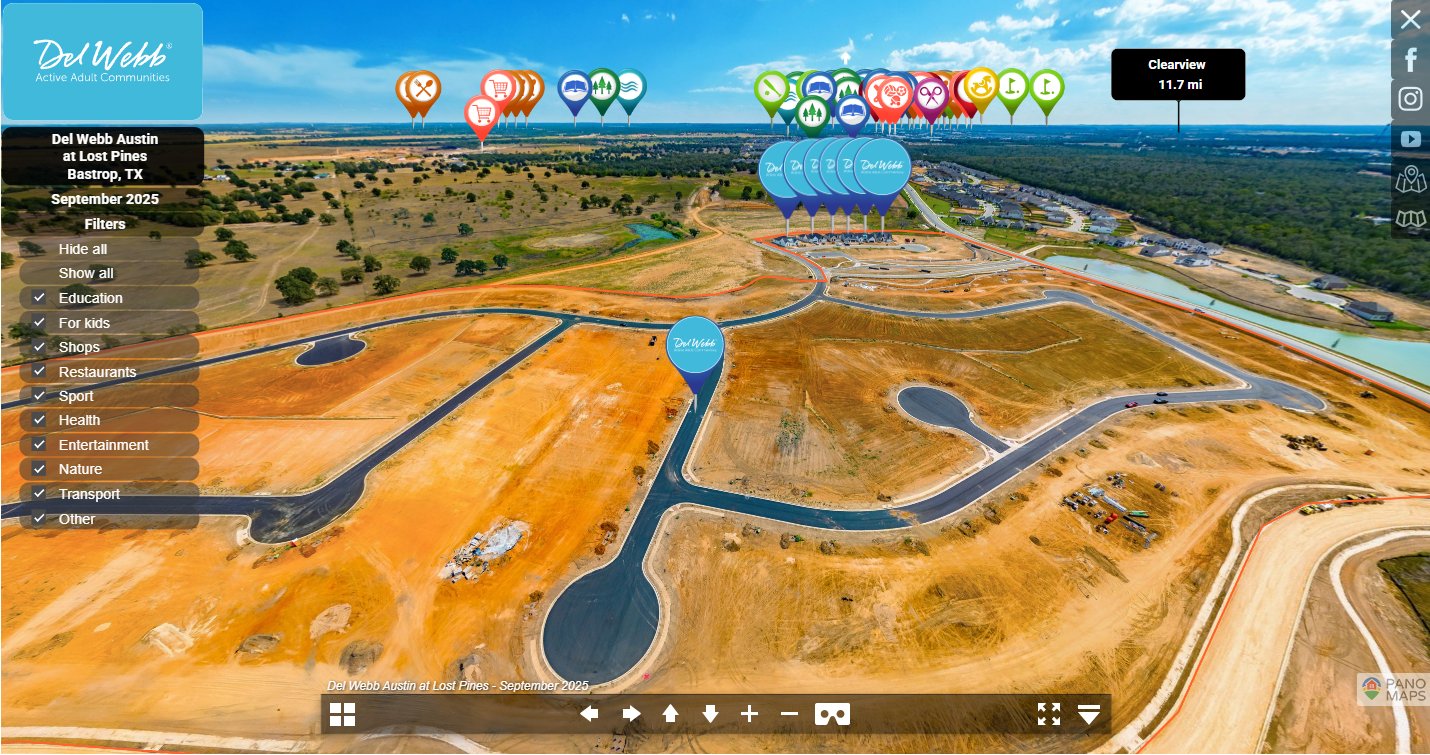Screen dimensions: 1430x755
Task: Click the Hide all filter button
Action: tap(83, 249)
